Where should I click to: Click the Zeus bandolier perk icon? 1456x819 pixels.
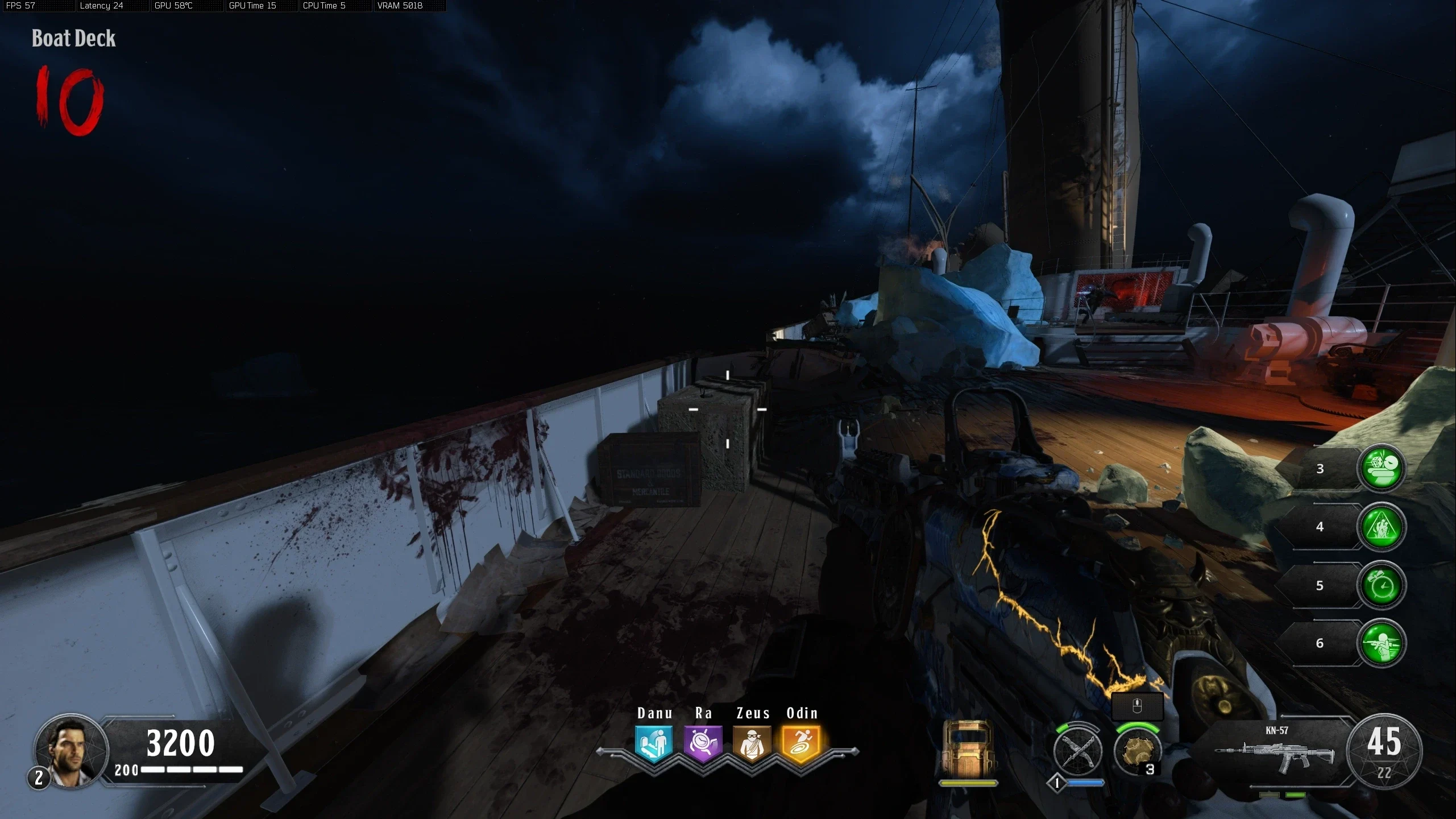pos(752,743)
